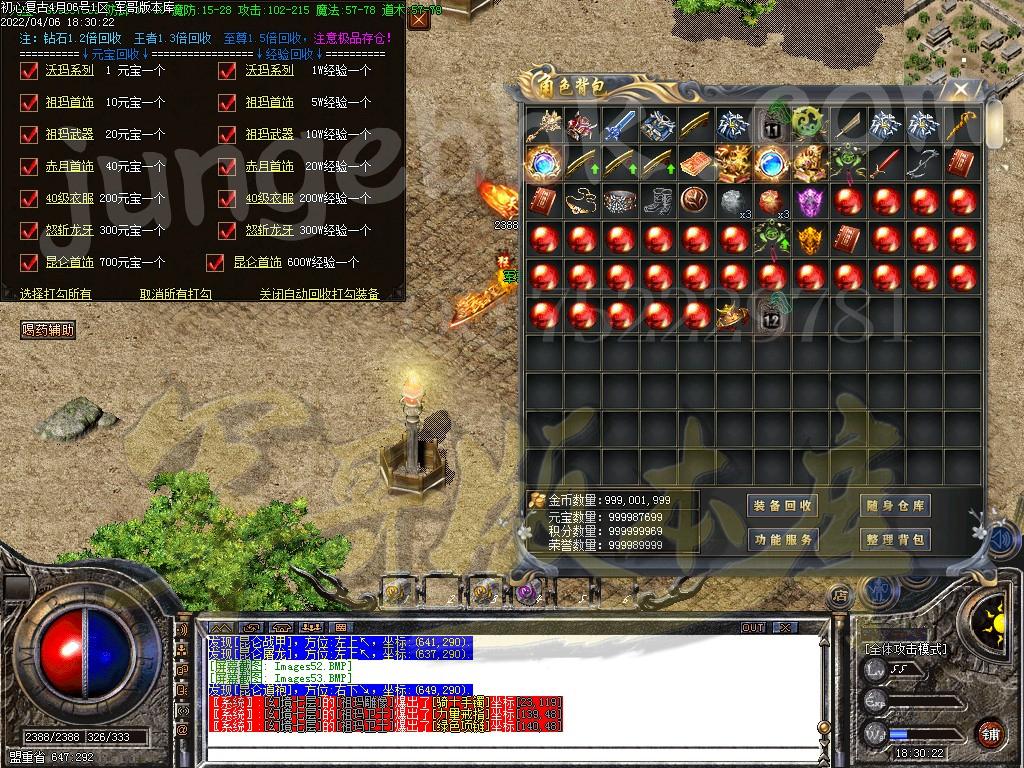
Task: Toggle 祖玛武器 10W经验 recycle checkbox
Action: [229, 134]
